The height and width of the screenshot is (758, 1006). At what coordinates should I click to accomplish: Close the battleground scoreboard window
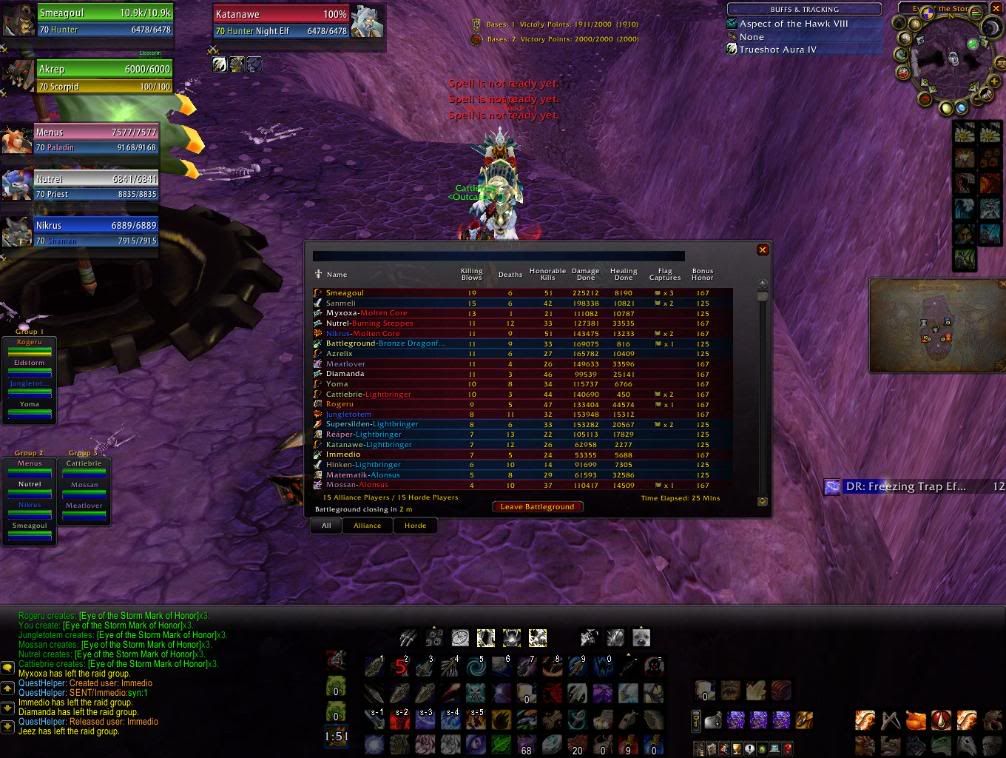(763, 250)
